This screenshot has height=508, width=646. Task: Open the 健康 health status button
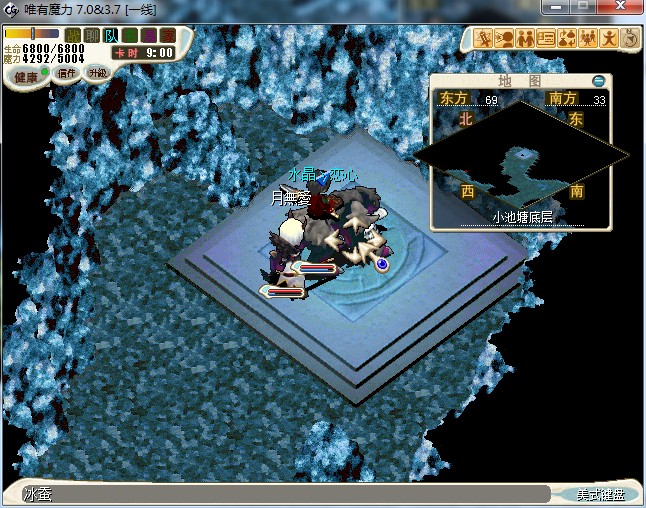(x=25, y=76)
